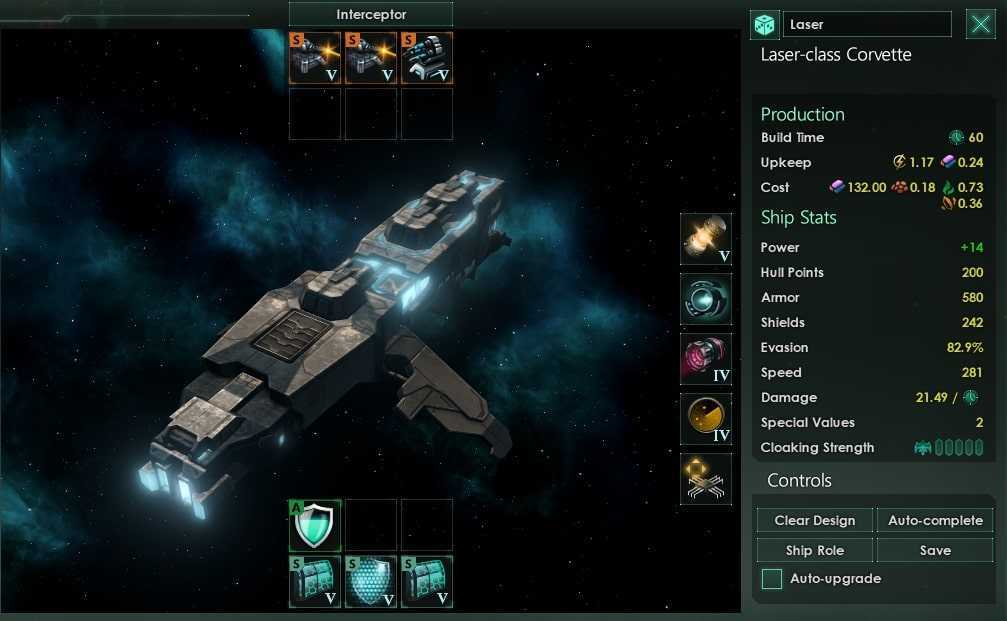Viewport: 1007px width, 621px height.
Task: Select the third weapon slot with the cannon
Action: [x=427, y=57]
